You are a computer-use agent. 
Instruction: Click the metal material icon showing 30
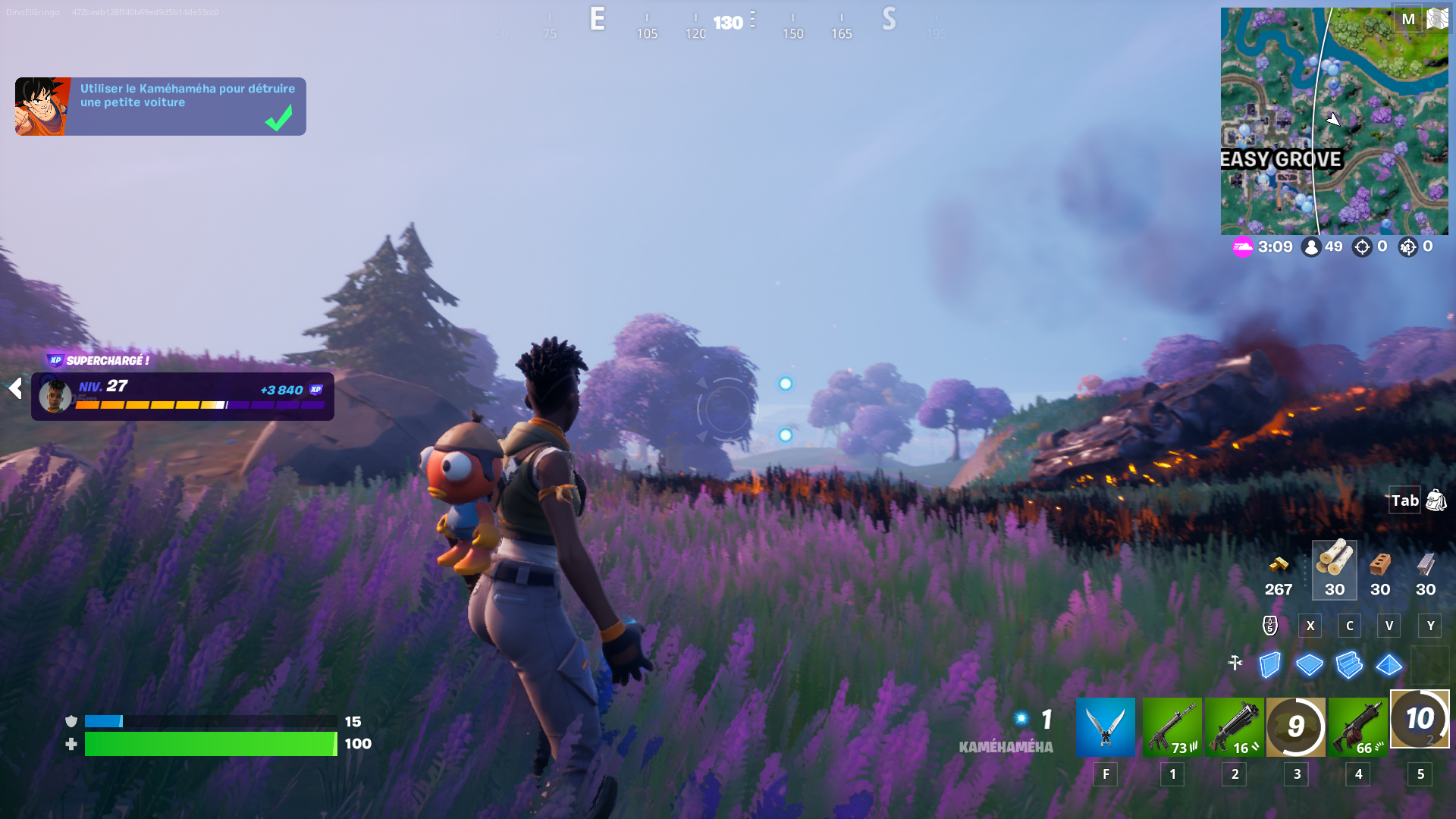pyautogui.click(x=1425, y=567)
